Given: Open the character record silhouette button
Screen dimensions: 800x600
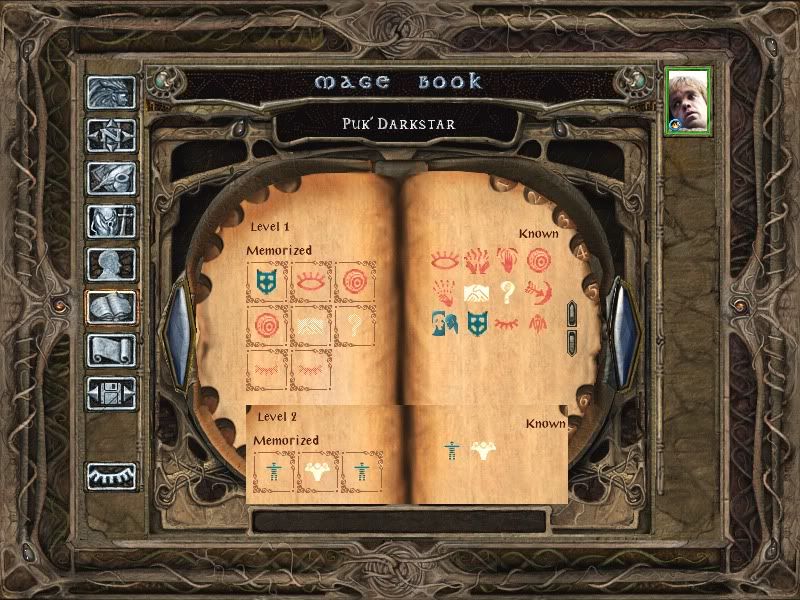Looking at the screenshot, I should [x=111, y=264].
